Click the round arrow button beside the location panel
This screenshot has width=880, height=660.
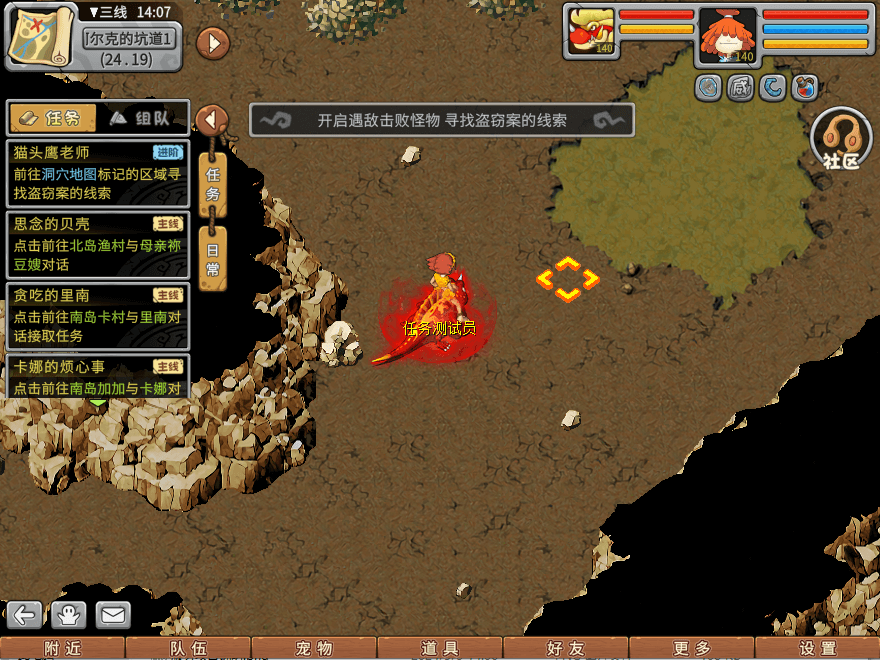(x=213, y=43)
